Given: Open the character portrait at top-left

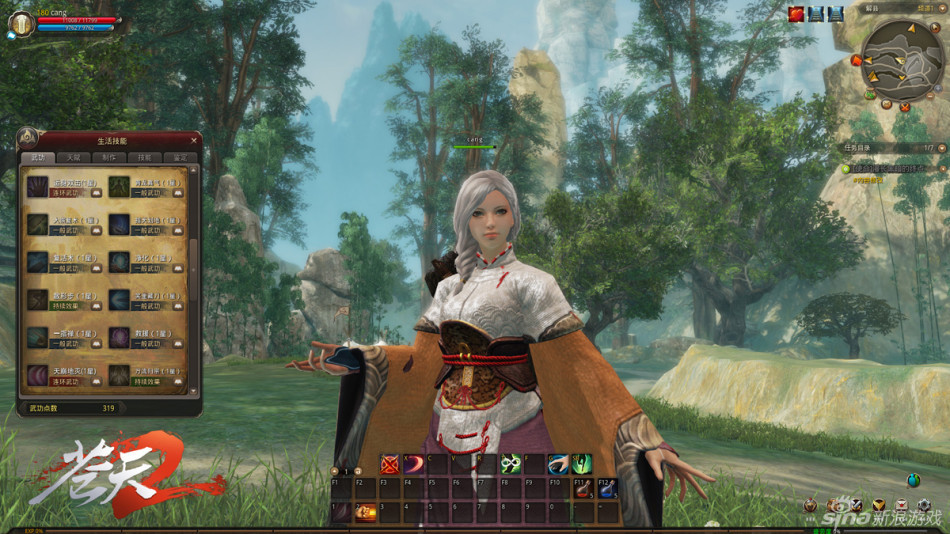Looking at the screenshot, I should 21,23.
